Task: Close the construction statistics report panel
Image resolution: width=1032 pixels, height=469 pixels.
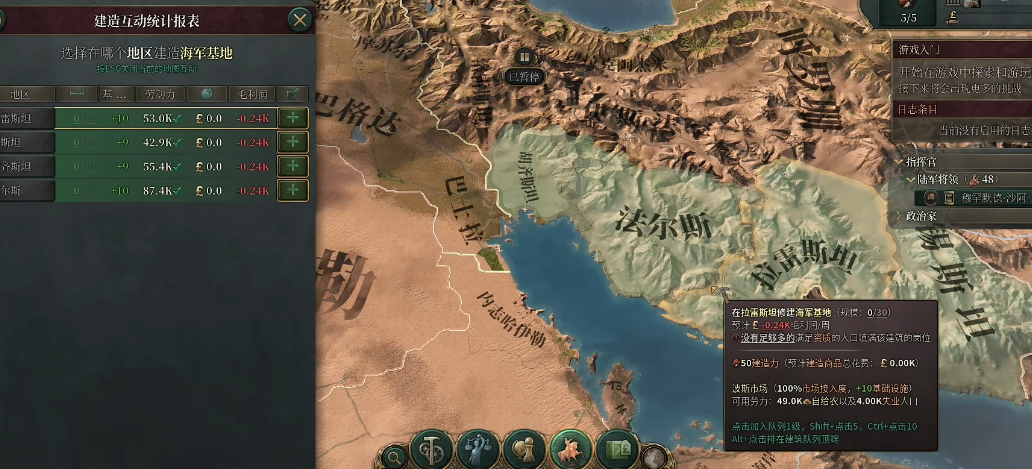Action: pyautogui.click(x=299, y=19)
